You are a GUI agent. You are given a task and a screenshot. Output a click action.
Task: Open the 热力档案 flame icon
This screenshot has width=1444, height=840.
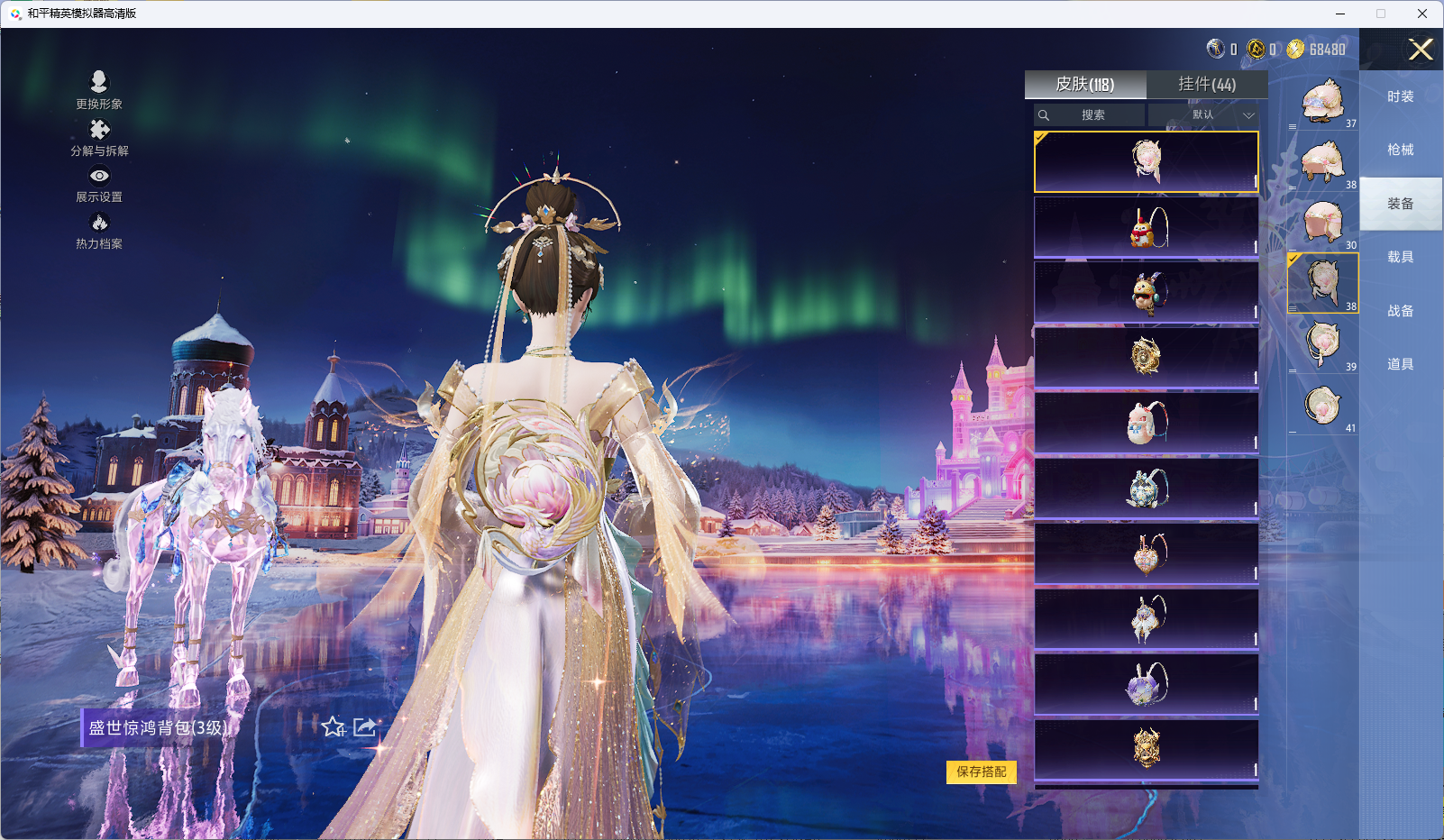[99, 231]
